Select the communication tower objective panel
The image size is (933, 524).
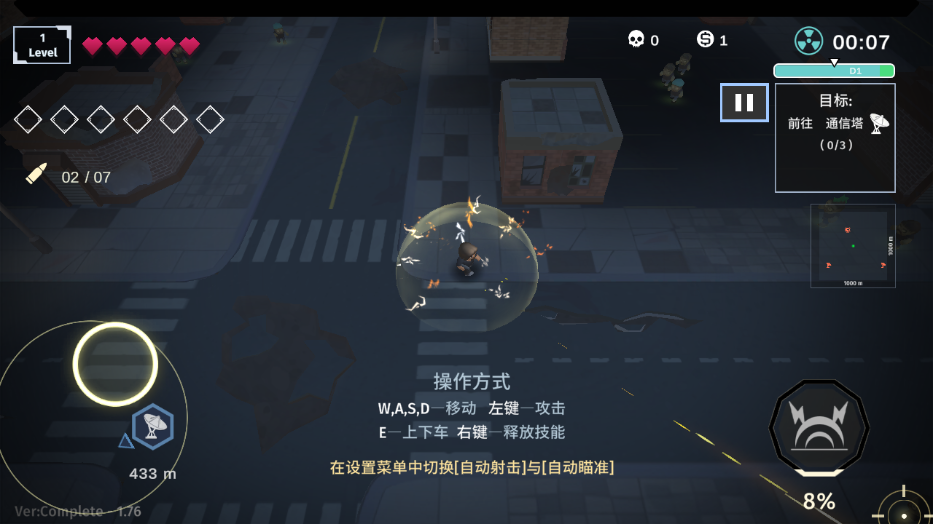(834, 137)
